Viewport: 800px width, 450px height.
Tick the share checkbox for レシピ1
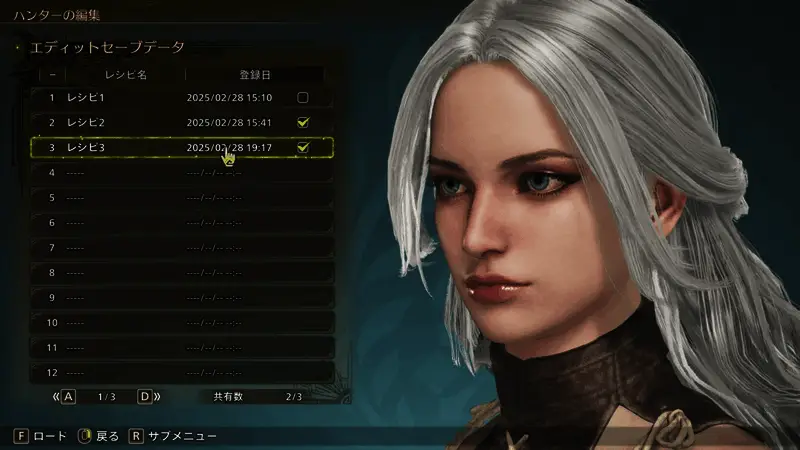(302, 98)
